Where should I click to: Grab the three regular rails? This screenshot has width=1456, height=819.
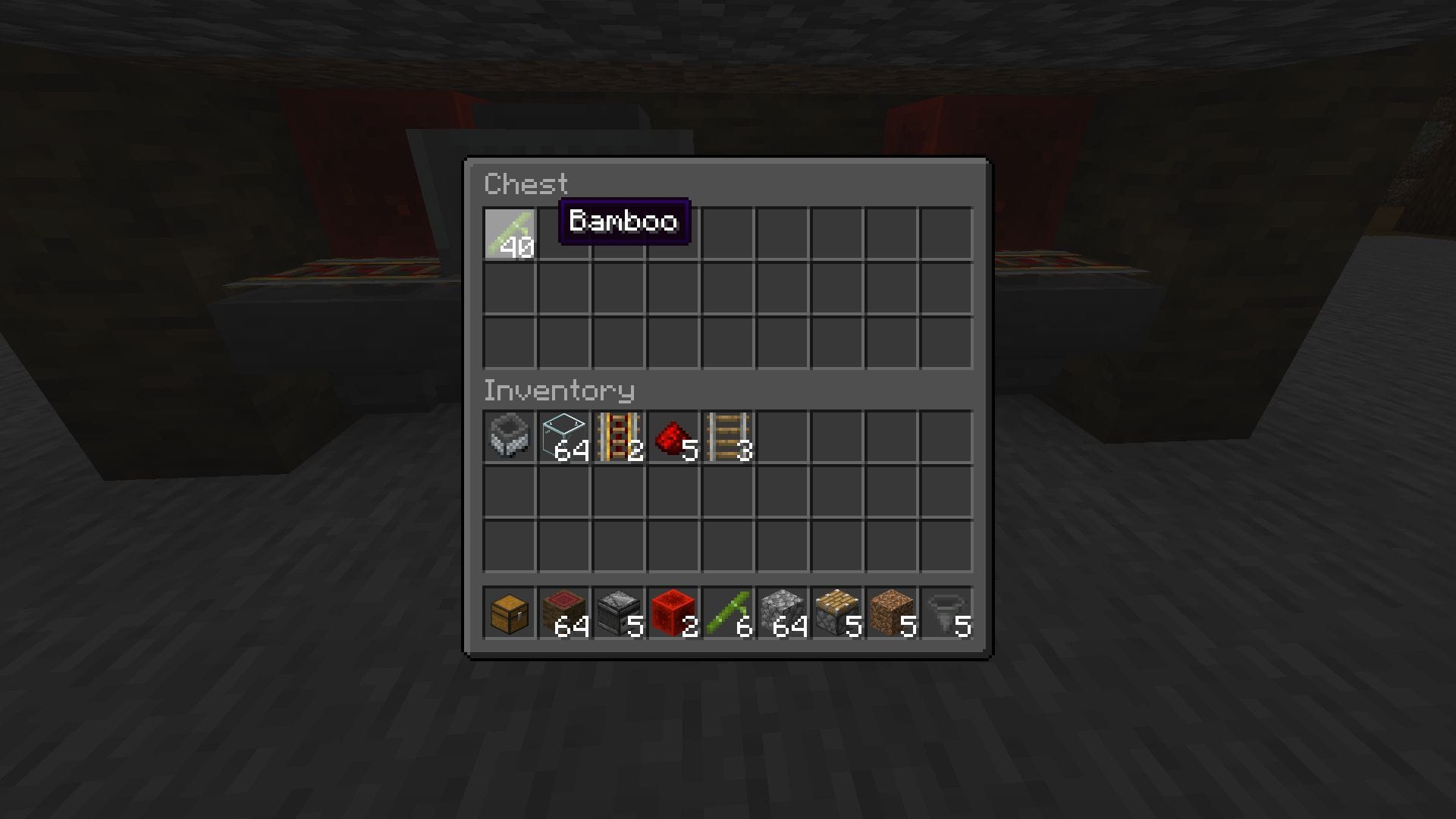tap(728, 438)
